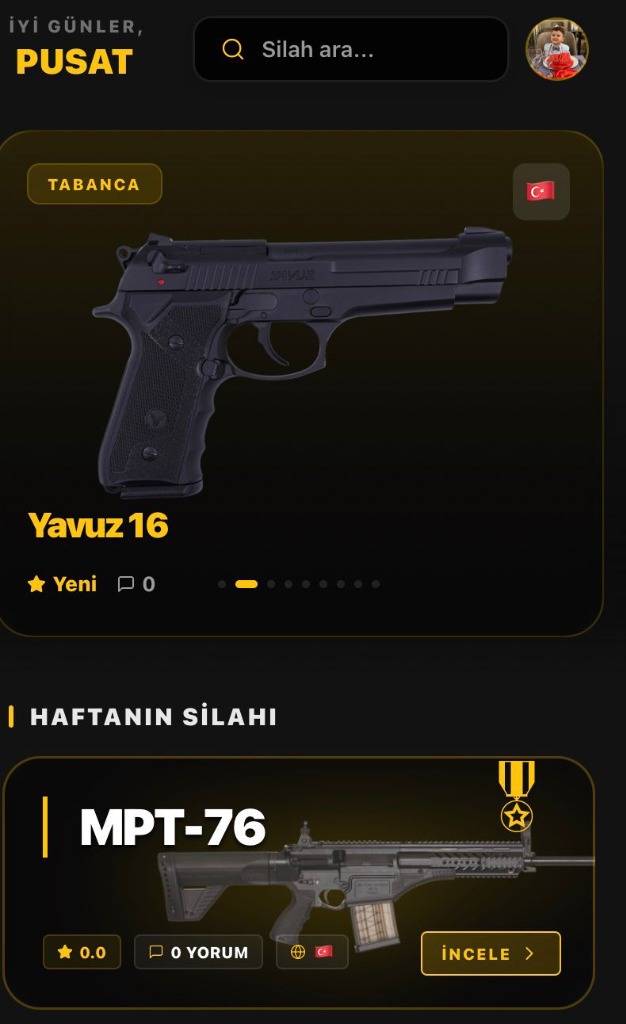Select the TABANCA category tag

(x=94, y=184)
